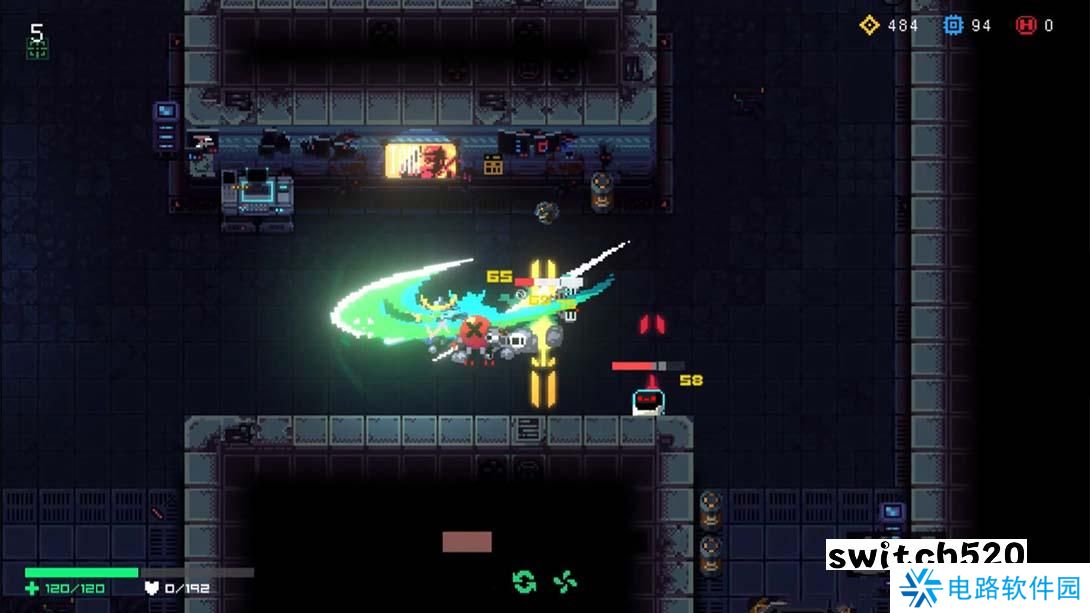The height and width of the screenshot is (613, 1090).
Task: Click the blue chip currency icon
Action: [953, 25]
